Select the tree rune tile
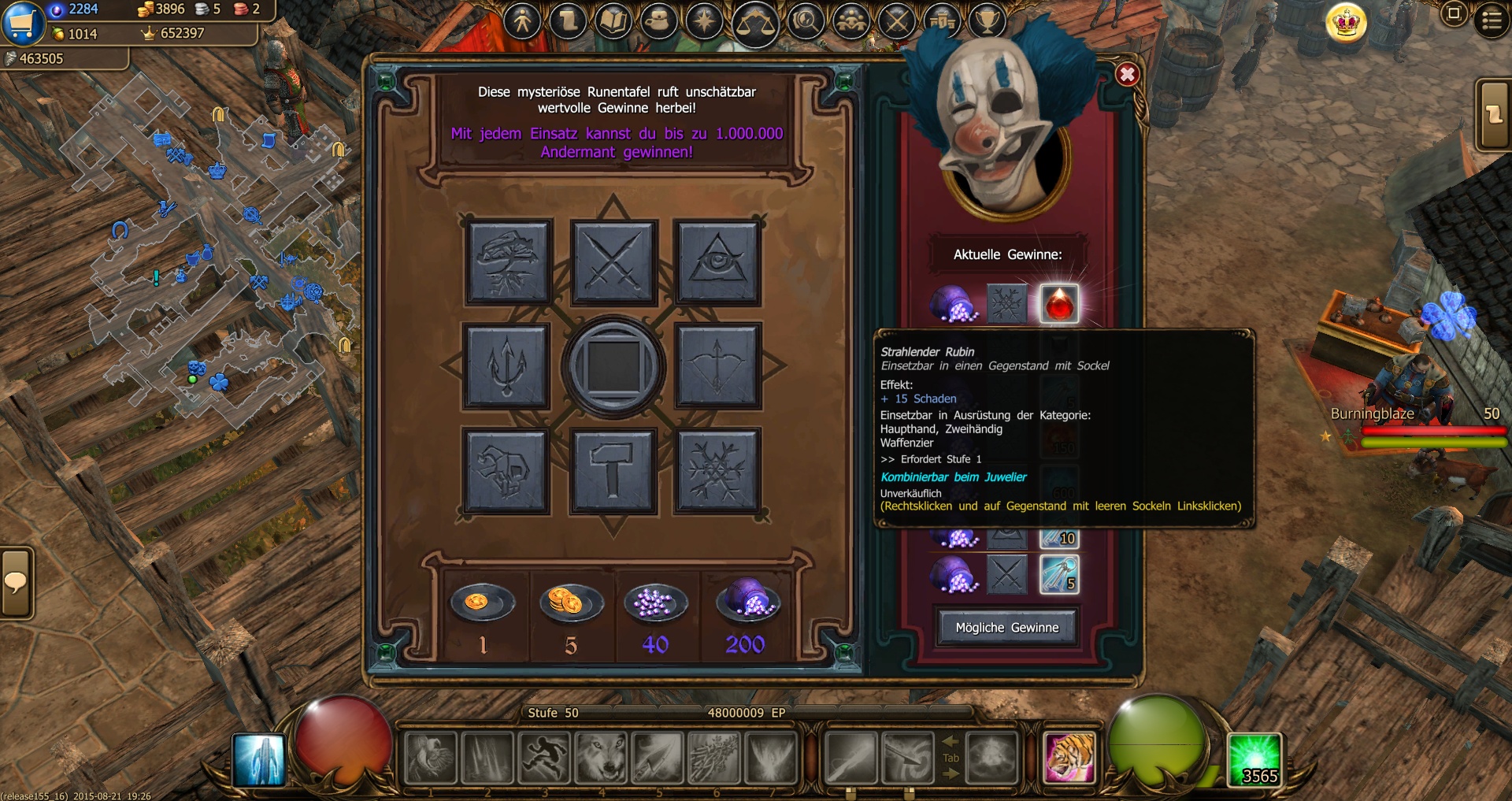This screenshot has width=1512, height=801. pos(508,262)
